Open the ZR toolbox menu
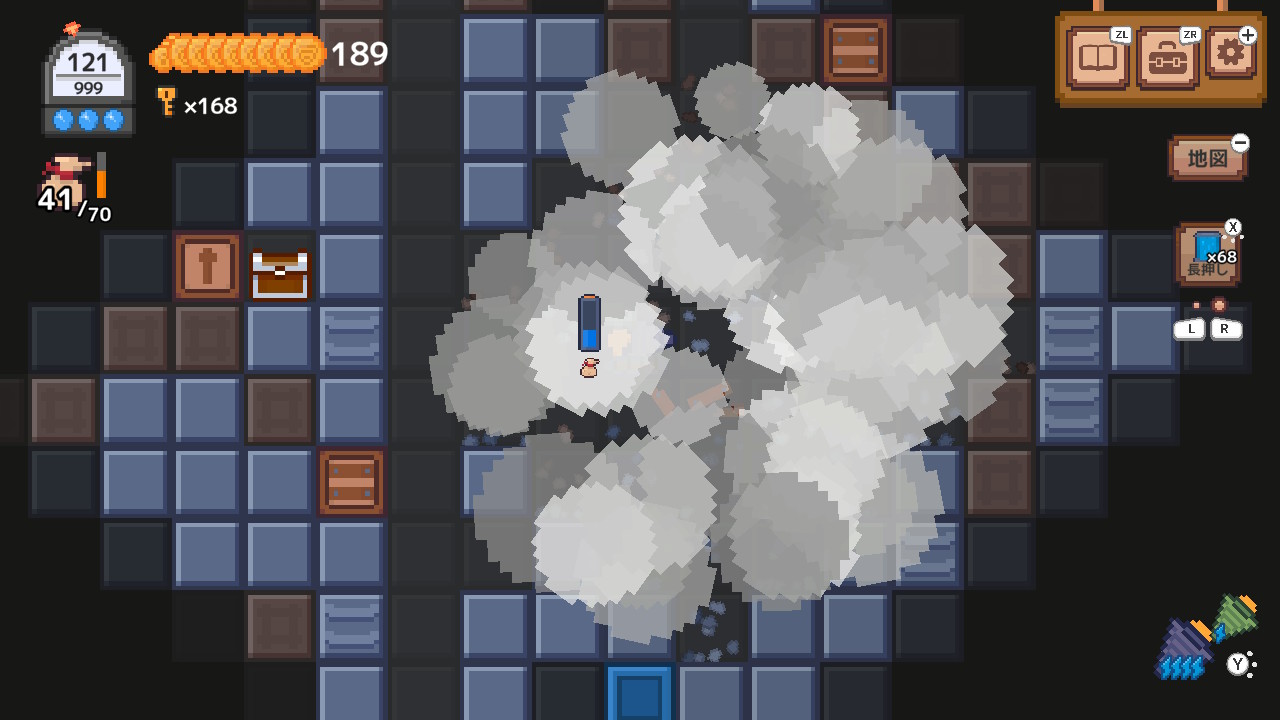This screenshot has width=1280, height=720. click(x=1166, y=58)
